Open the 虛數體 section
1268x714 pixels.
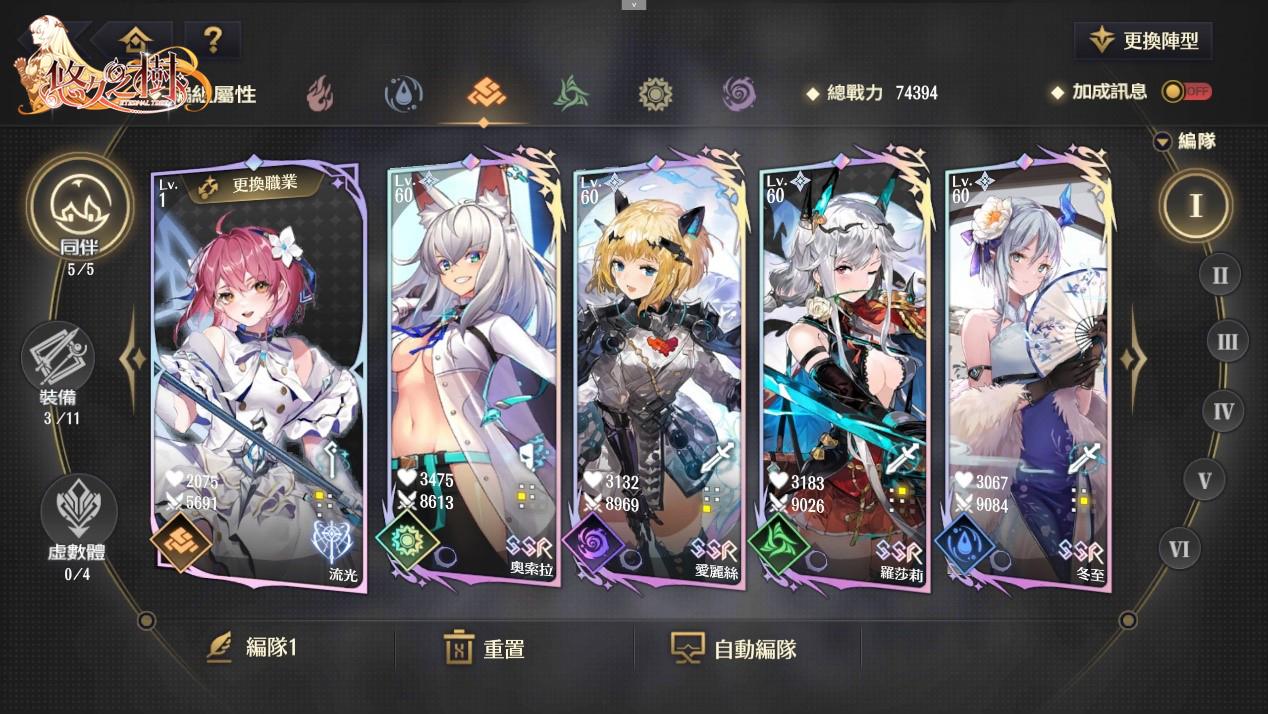coord(77,520)
